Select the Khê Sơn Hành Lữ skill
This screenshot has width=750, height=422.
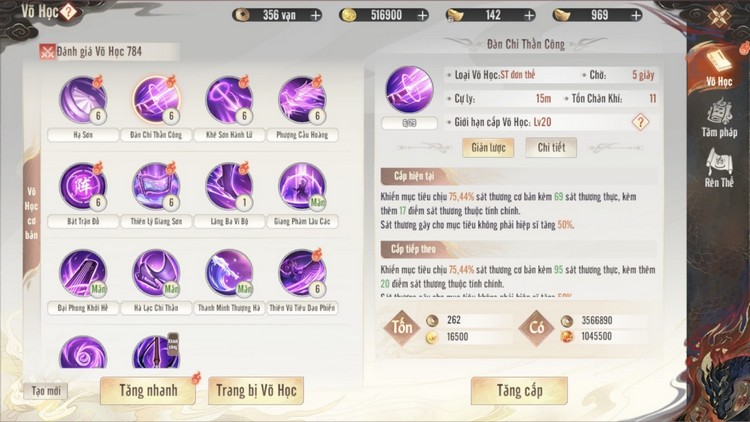[229, 100]
